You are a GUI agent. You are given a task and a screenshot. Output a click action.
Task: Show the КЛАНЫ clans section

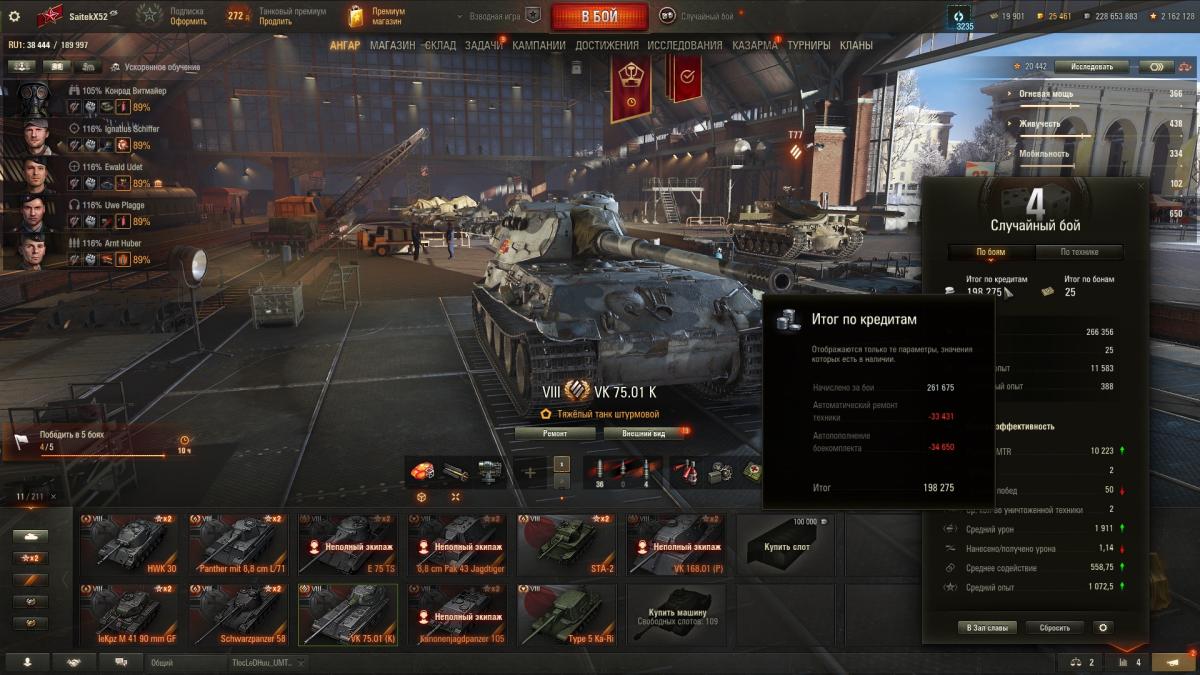coord(856,45)
